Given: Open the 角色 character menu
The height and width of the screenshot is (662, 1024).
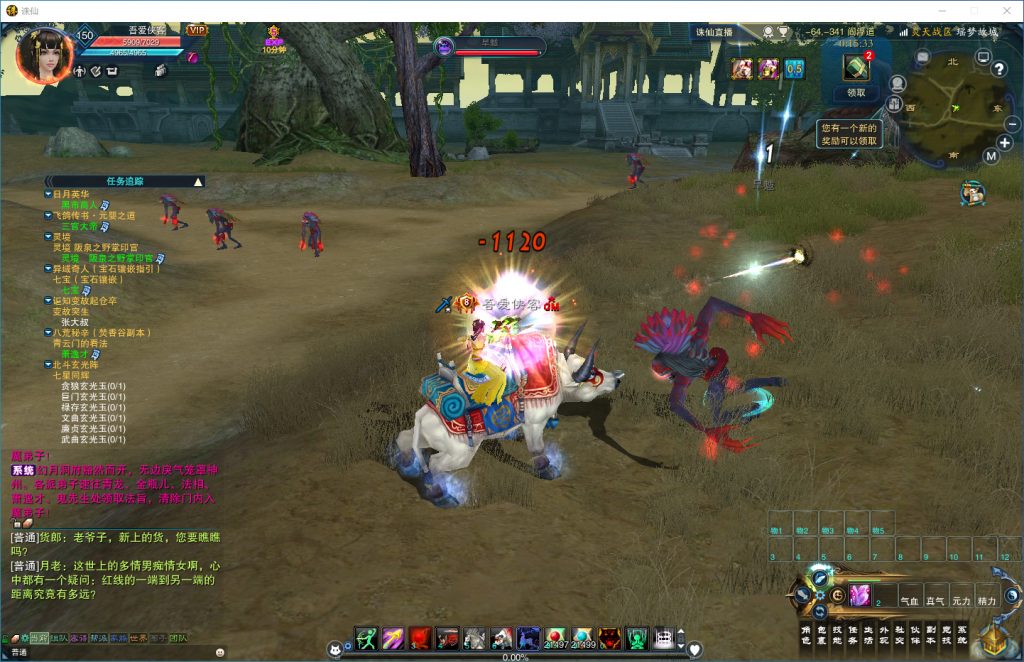Looking at the screenshot, I should coord(806,634).
